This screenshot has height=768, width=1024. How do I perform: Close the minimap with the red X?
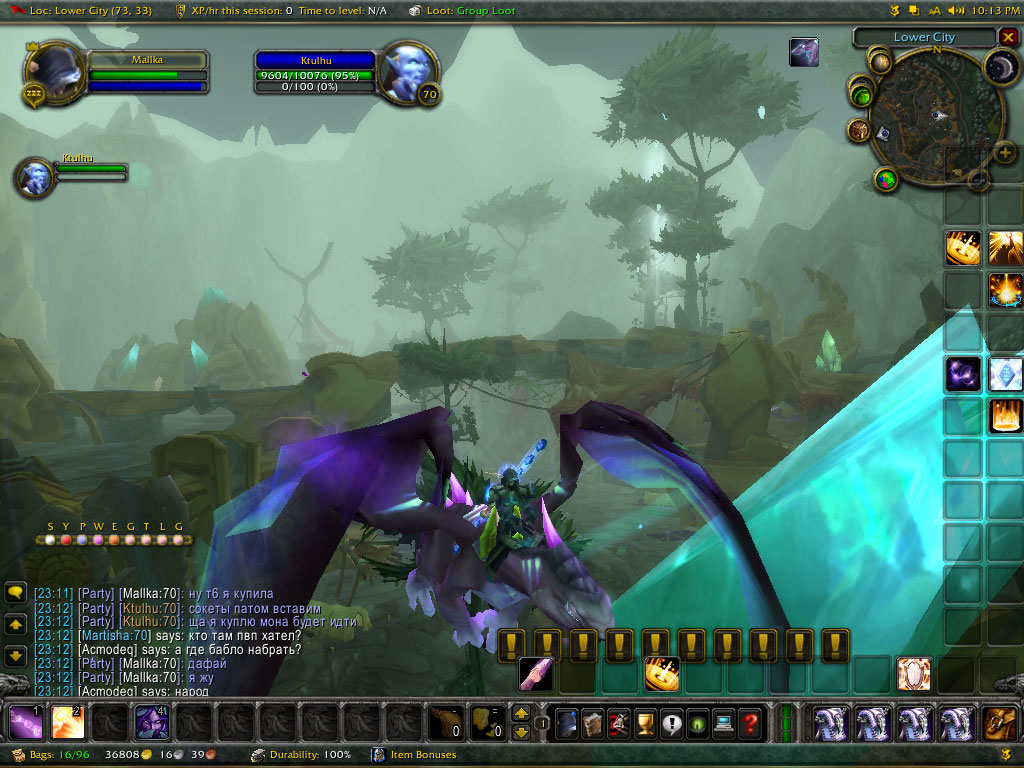point(1007,38)
